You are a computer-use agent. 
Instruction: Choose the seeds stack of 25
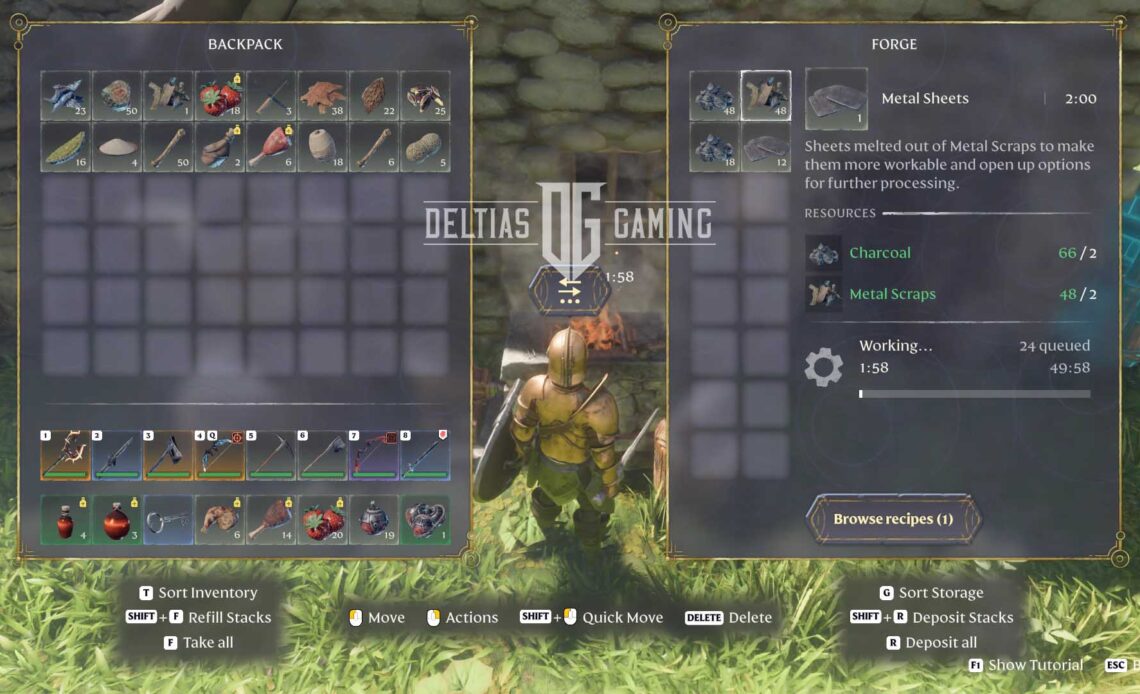[x=425, y=95]
